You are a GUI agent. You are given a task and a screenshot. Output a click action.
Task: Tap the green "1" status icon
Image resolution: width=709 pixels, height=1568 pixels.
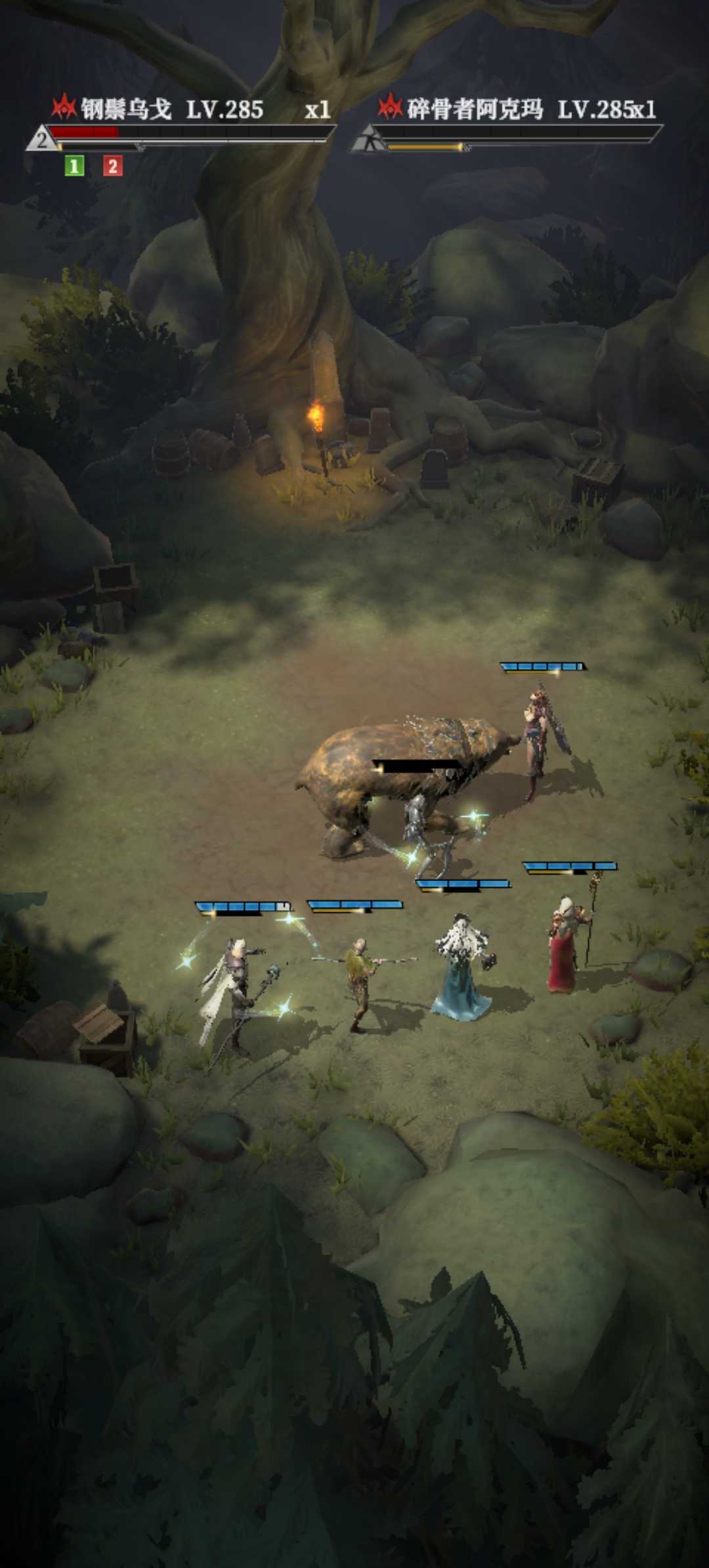[74, 166]
